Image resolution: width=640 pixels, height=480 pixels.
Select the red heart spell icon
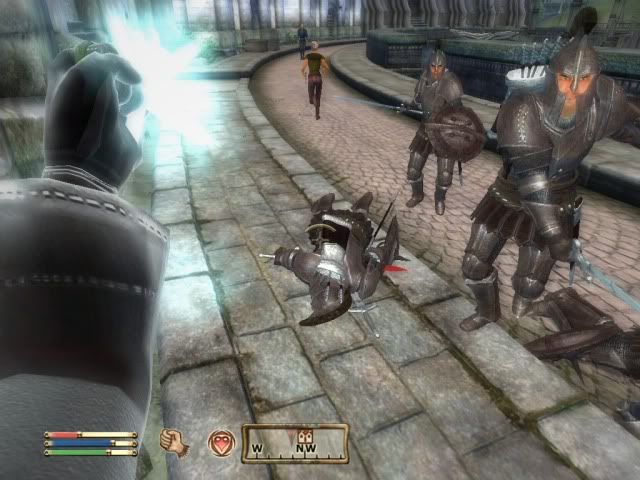(x=220, y=442)
